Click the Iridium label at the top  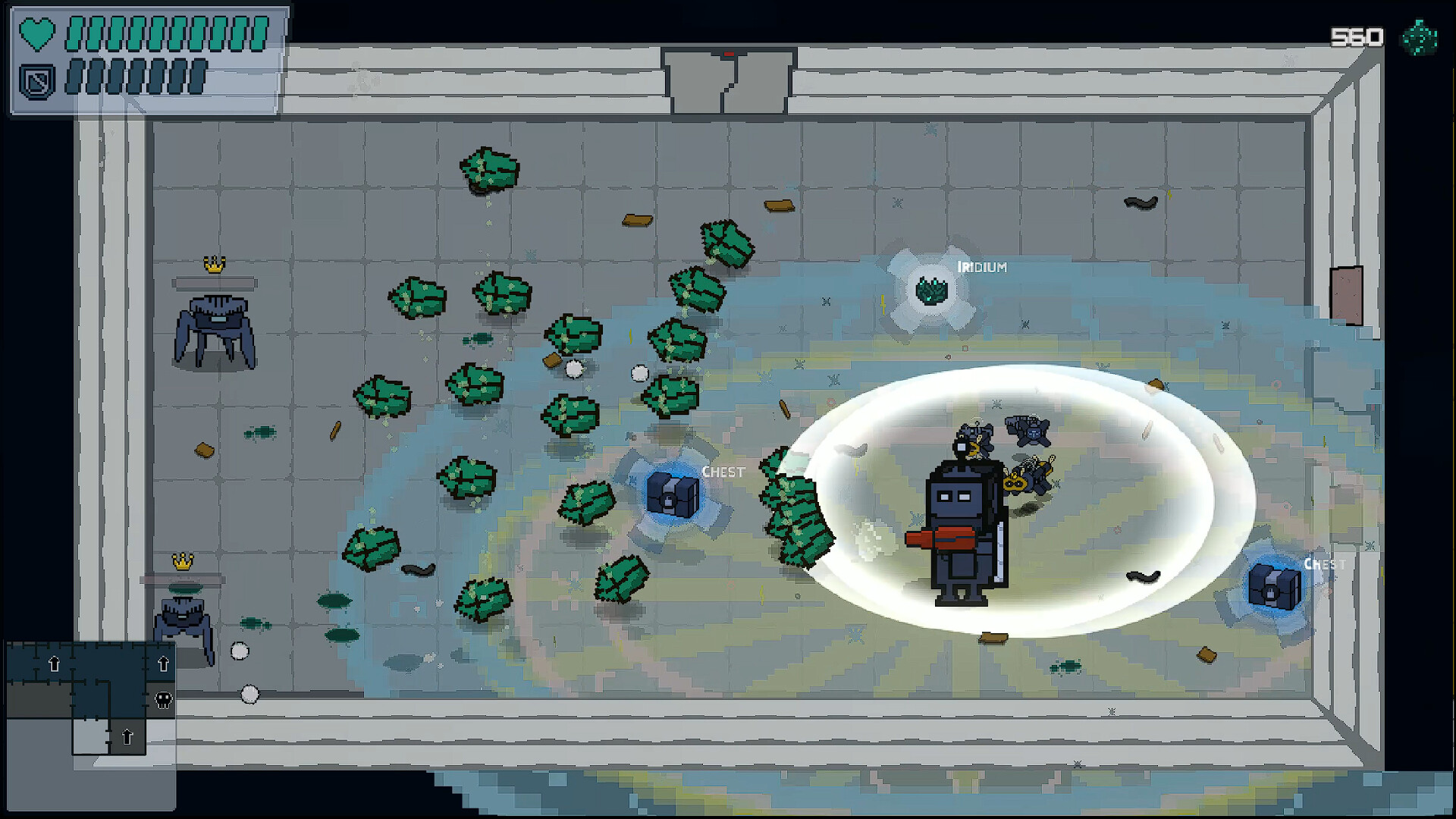[984, 267]
